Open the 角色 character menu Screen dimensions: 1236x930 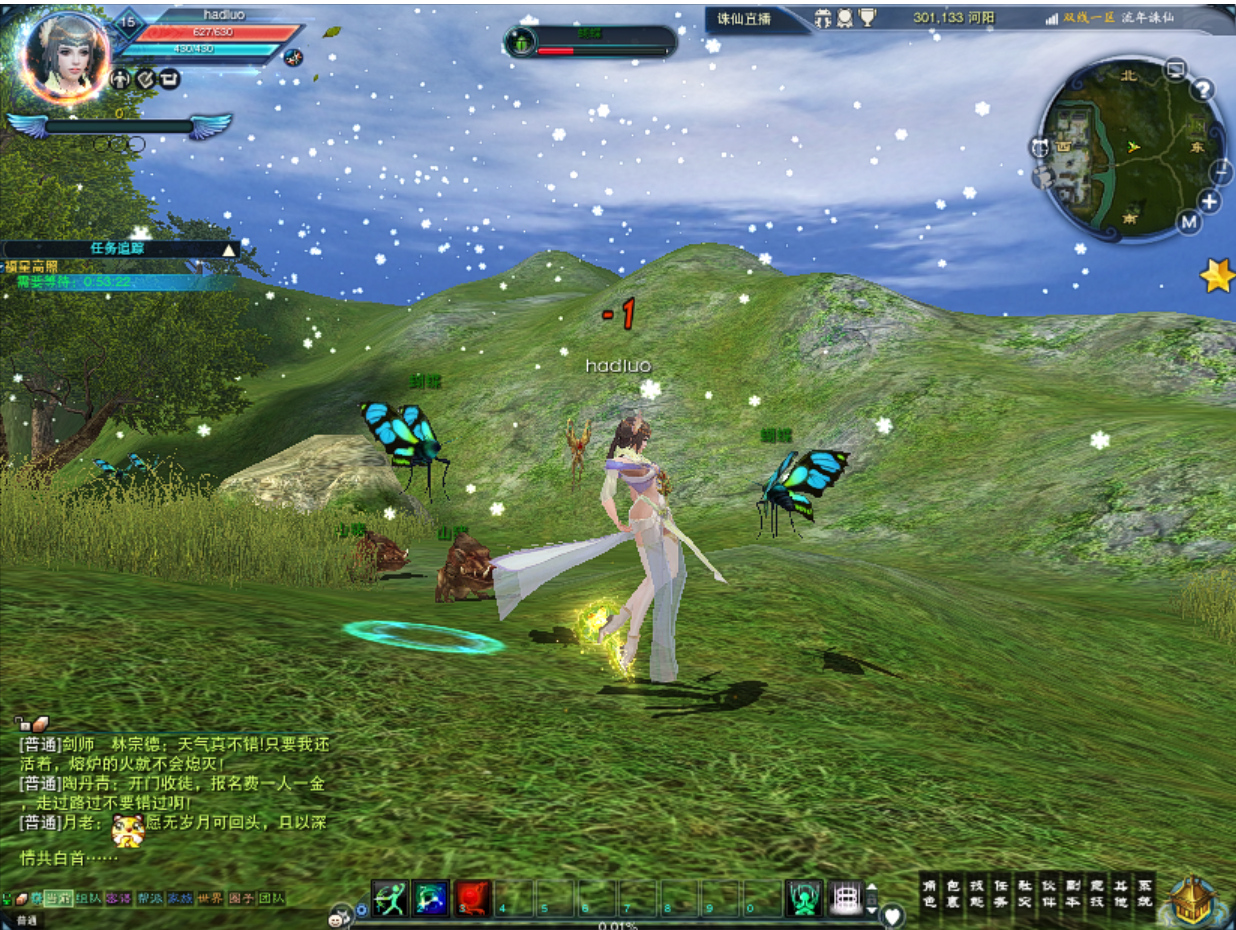pos(930,893)
